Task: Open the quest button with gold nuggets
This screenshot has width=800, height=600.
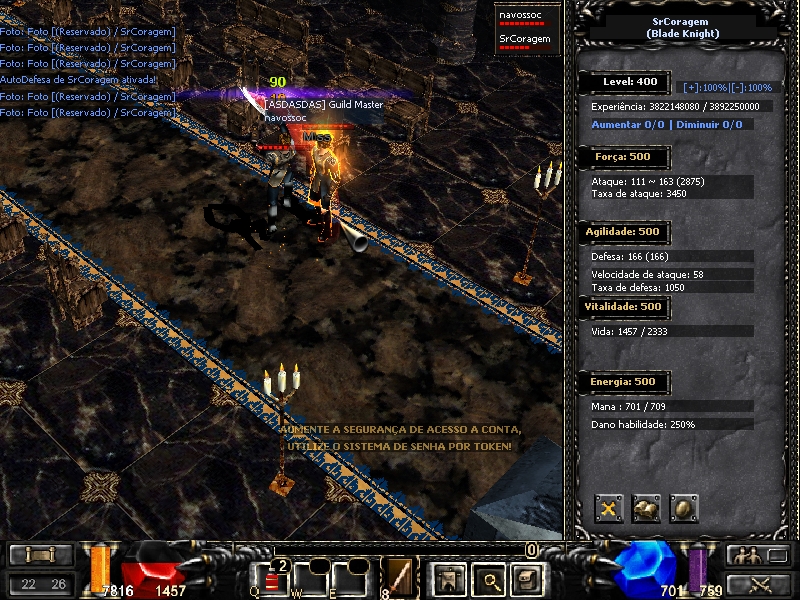Action: 646,509
